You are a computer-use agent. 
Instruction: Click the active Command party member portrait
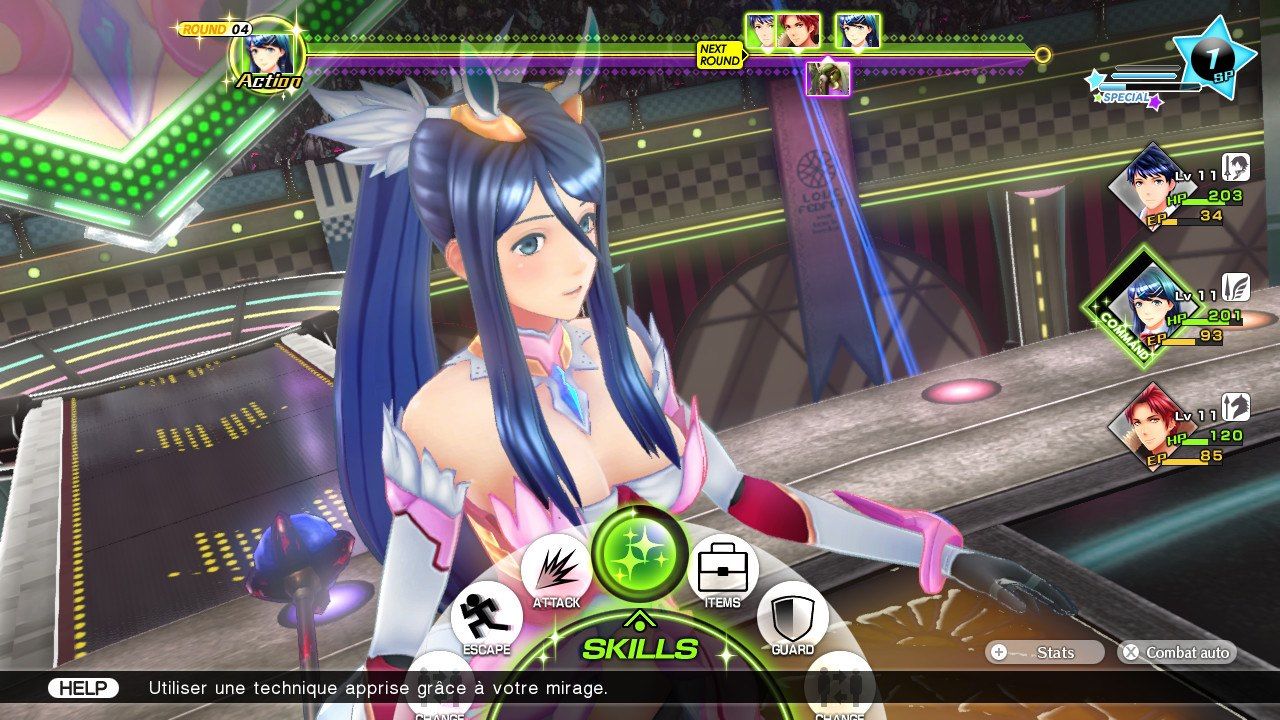[x=1152, y=305]
